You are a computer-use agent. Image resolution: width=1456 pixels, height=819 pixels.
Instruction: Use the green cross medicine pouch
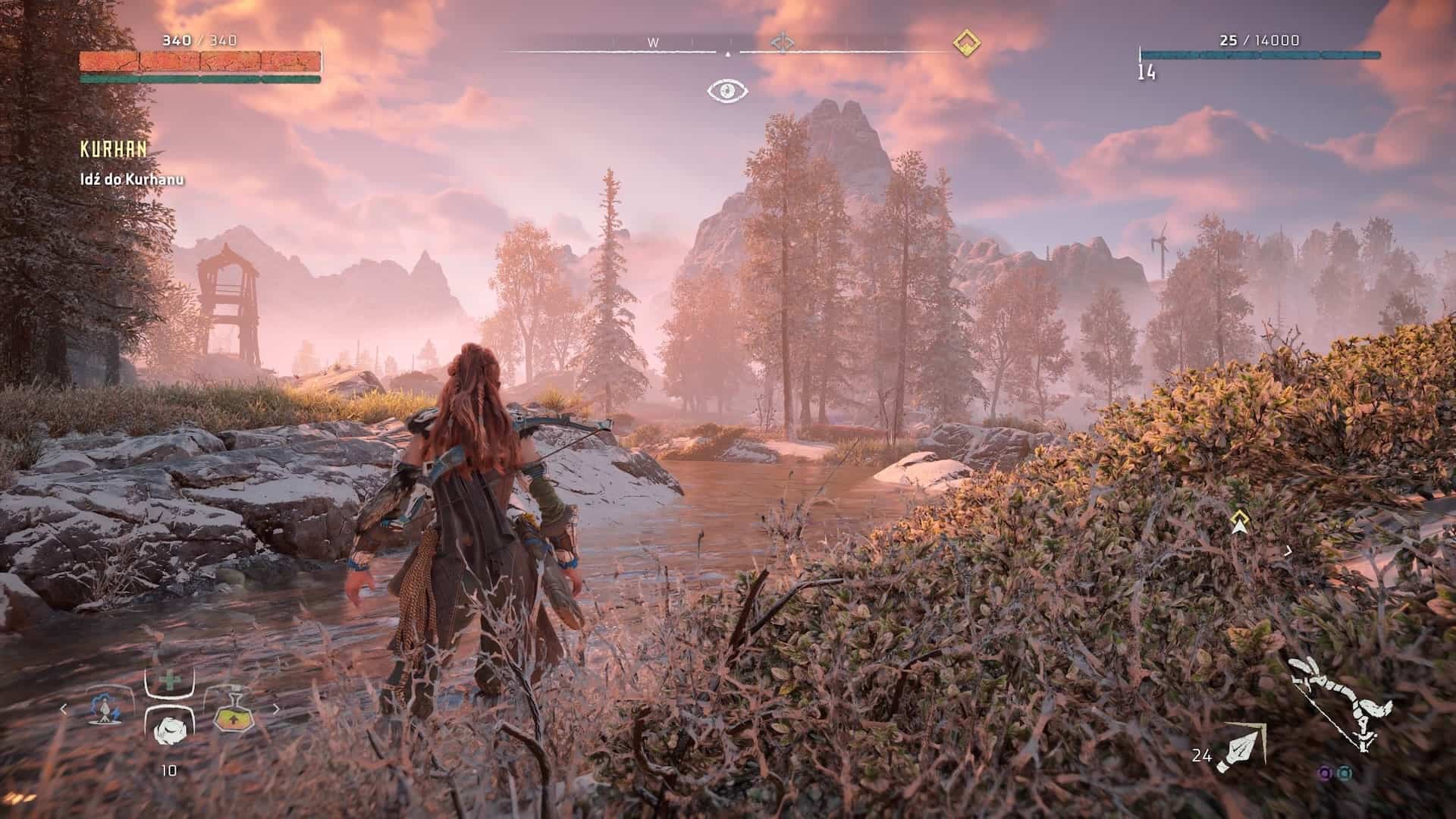click(x=169, y=680)
